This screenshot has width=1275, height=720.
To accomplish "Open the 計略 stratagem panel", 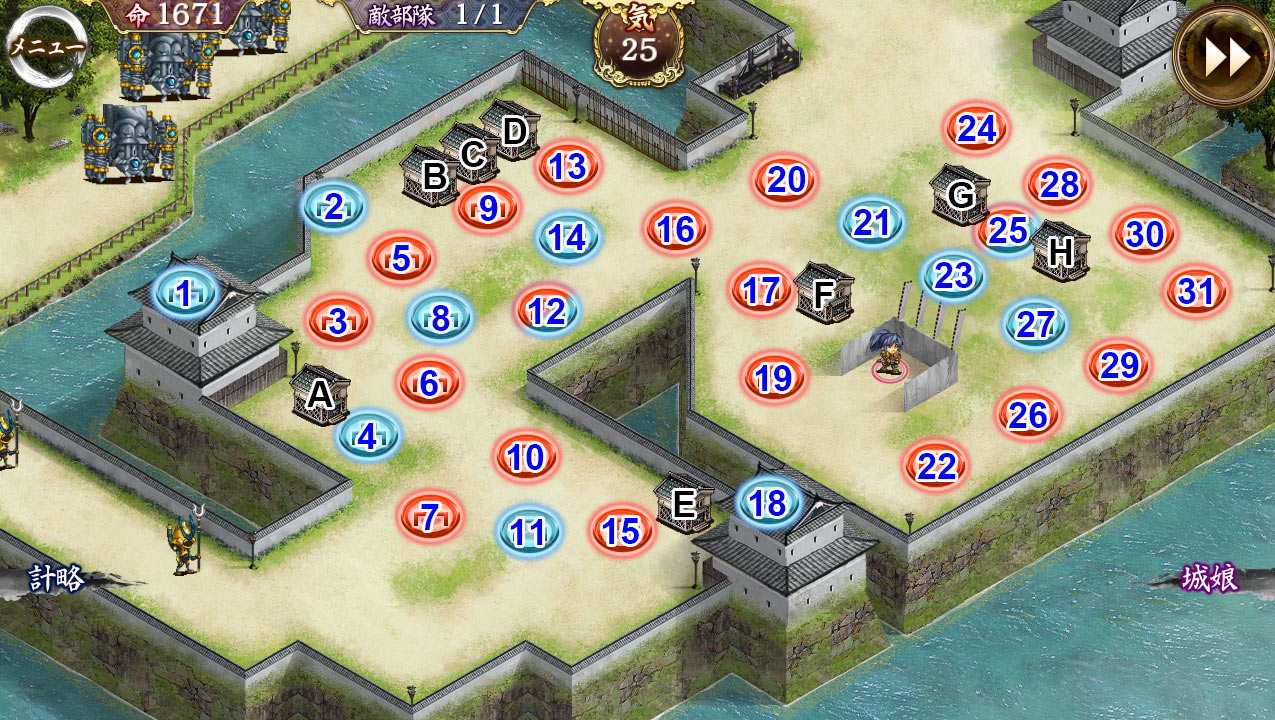I will tap(56, 578).
